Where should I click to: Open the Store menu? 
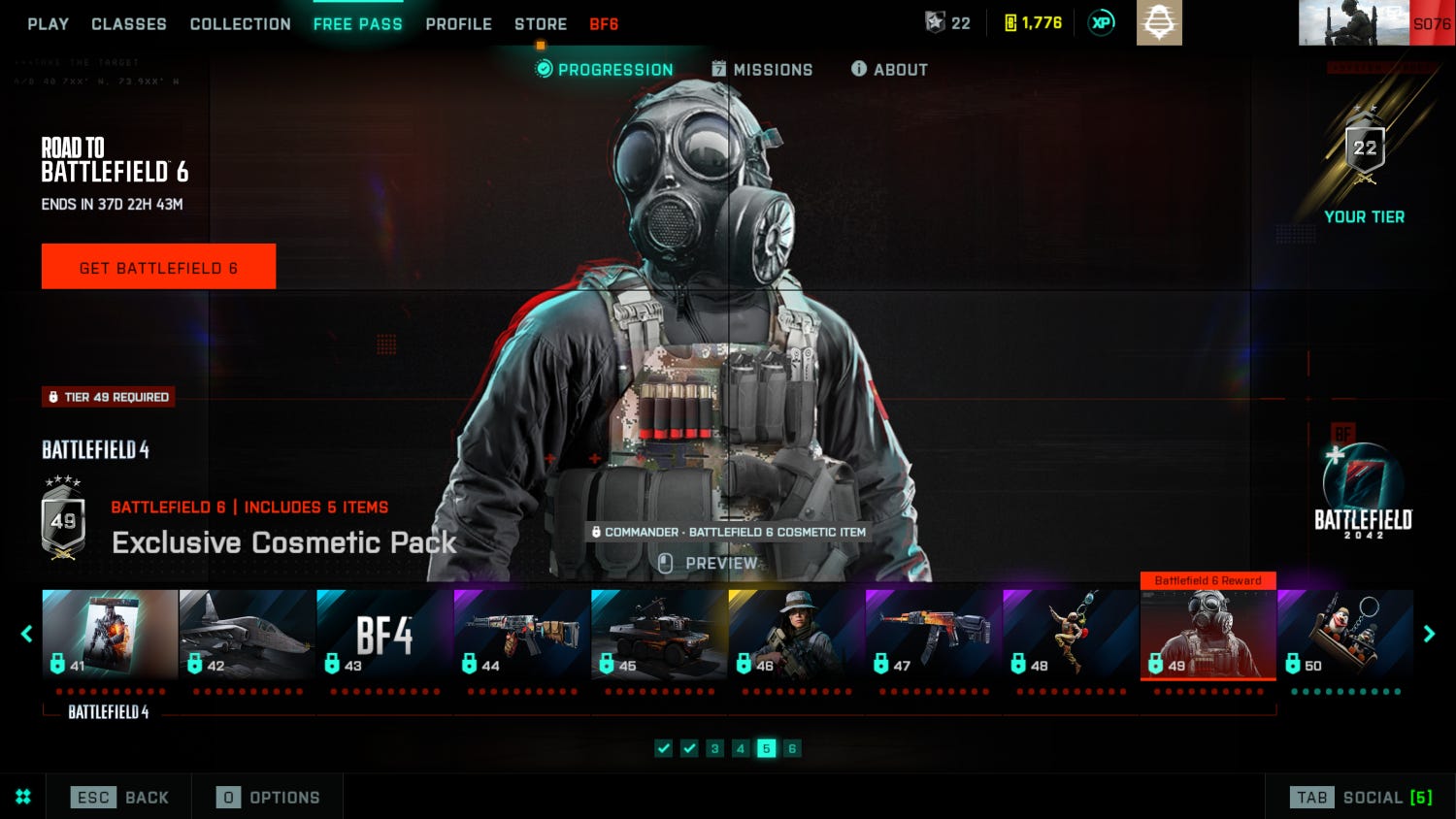coord(541,24)
